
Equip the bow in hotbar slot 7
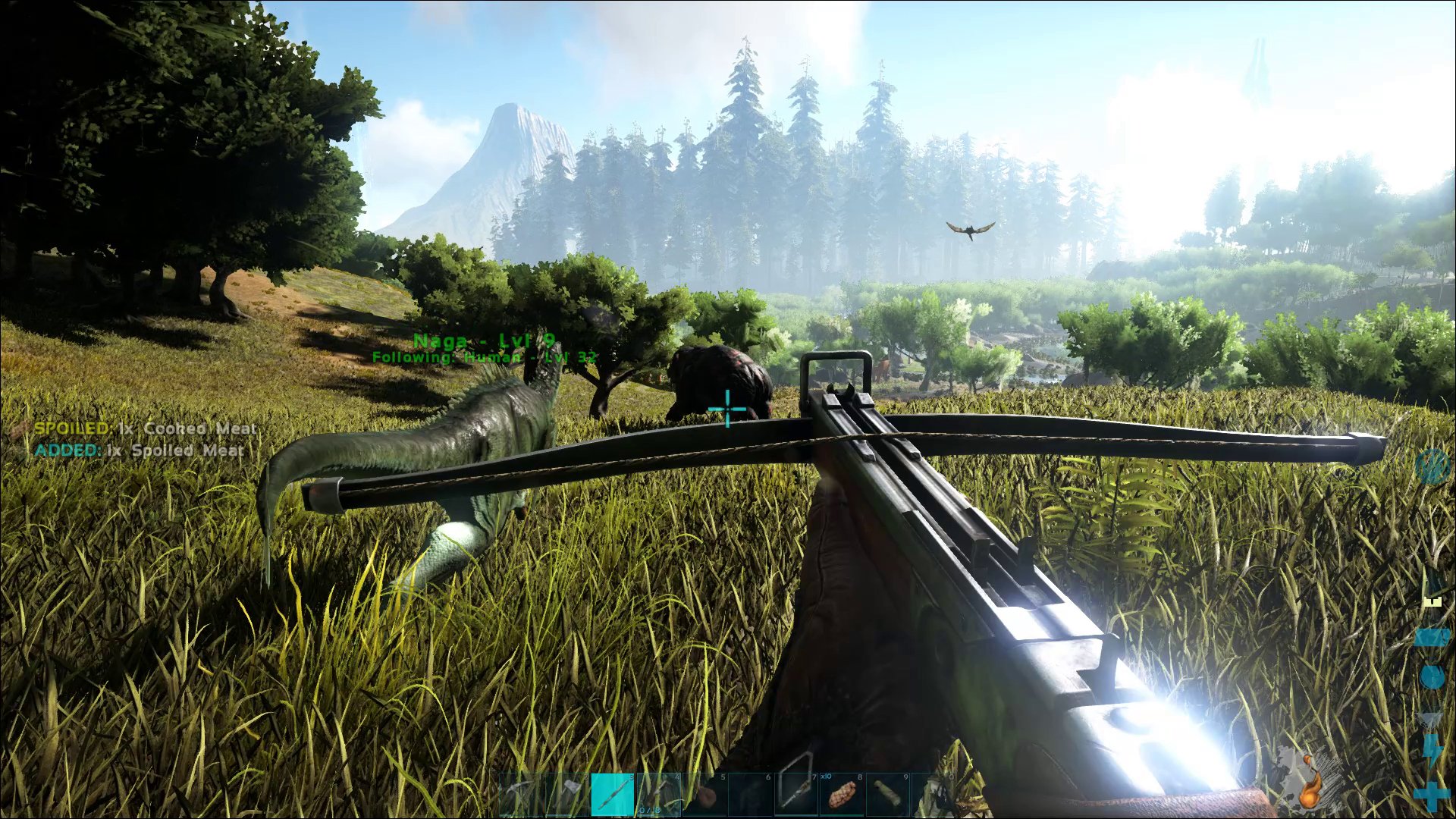(x=796, y=795)
